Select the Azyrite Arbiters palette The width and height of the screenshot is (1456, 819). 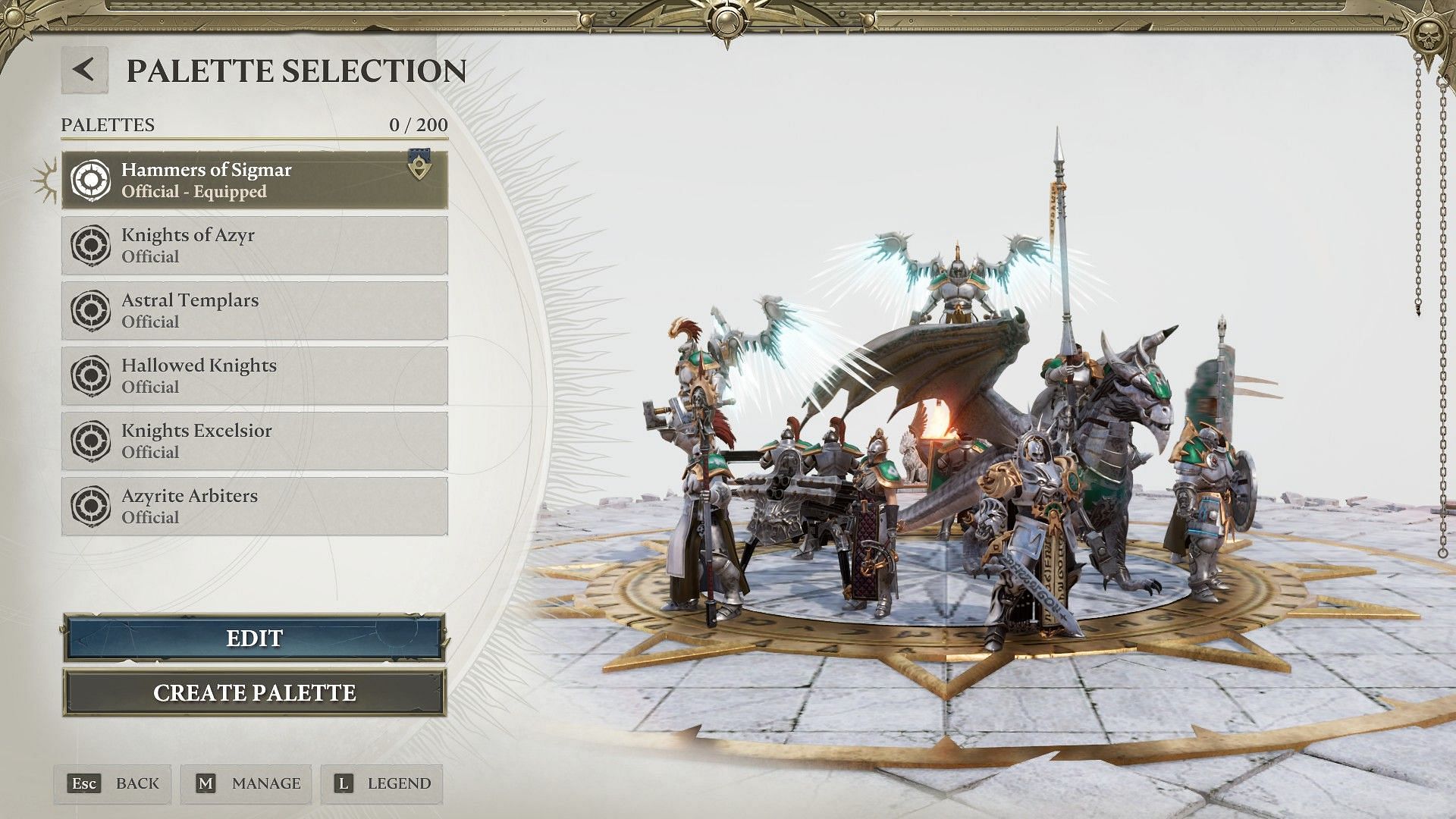point(255,507)
